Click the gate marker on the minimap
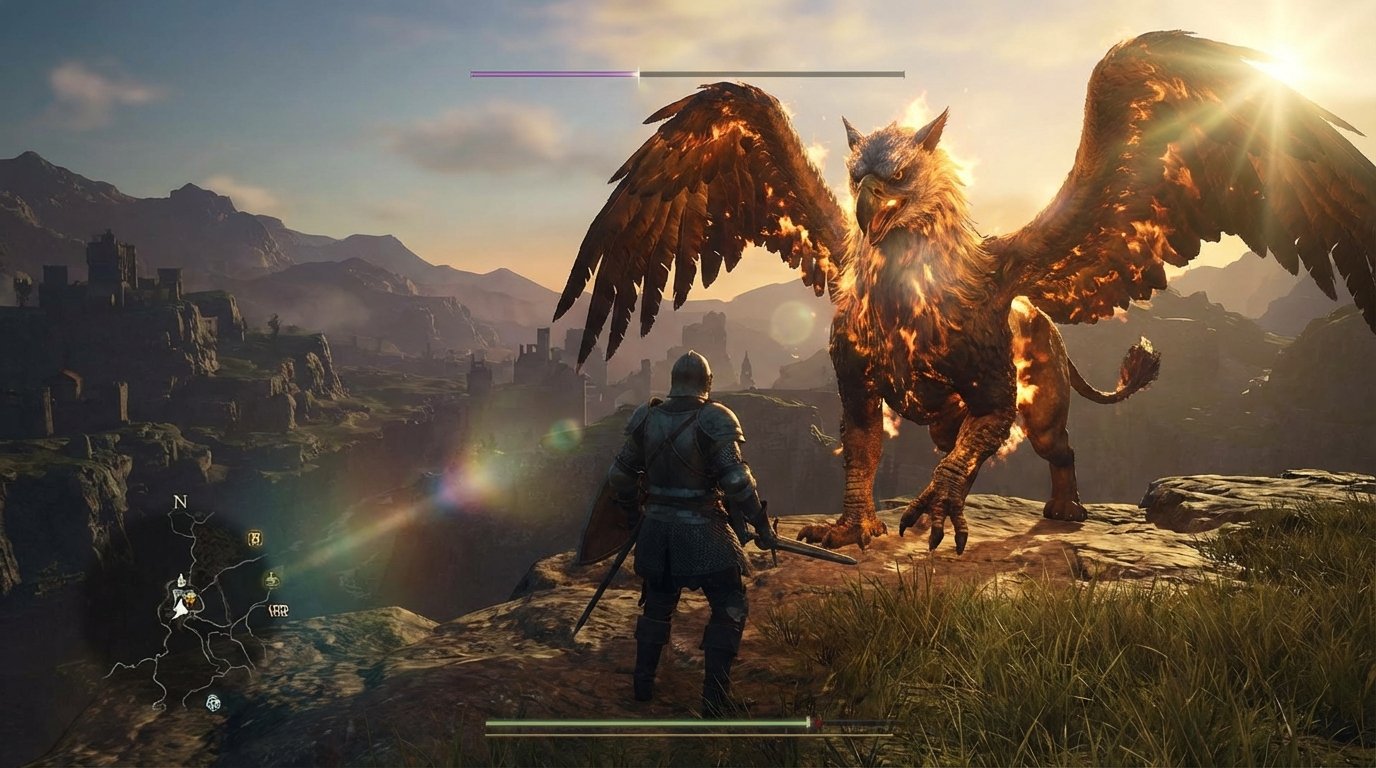 point(278,610)
